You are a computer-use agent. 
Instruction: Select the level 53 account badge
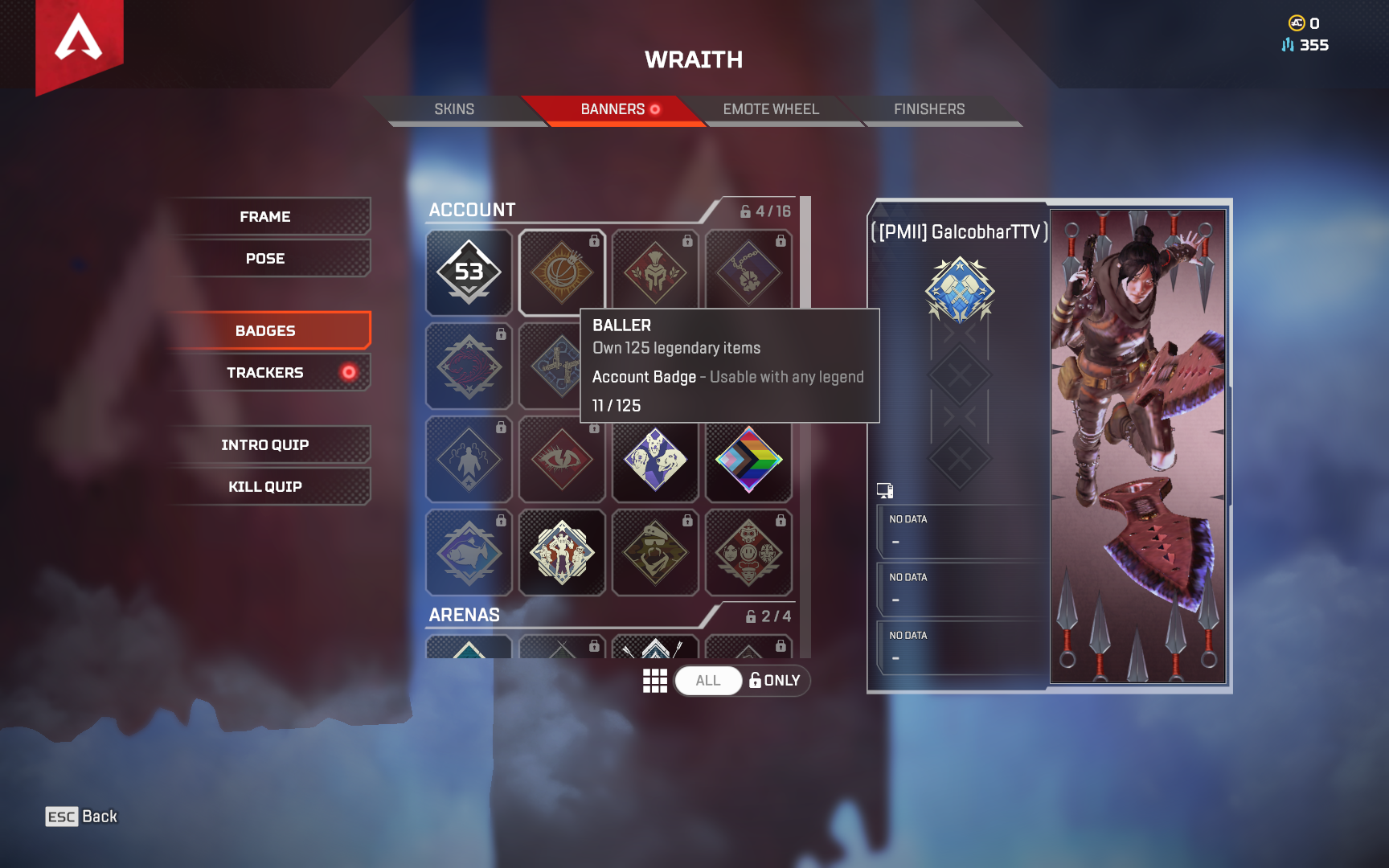coord(469,273)
